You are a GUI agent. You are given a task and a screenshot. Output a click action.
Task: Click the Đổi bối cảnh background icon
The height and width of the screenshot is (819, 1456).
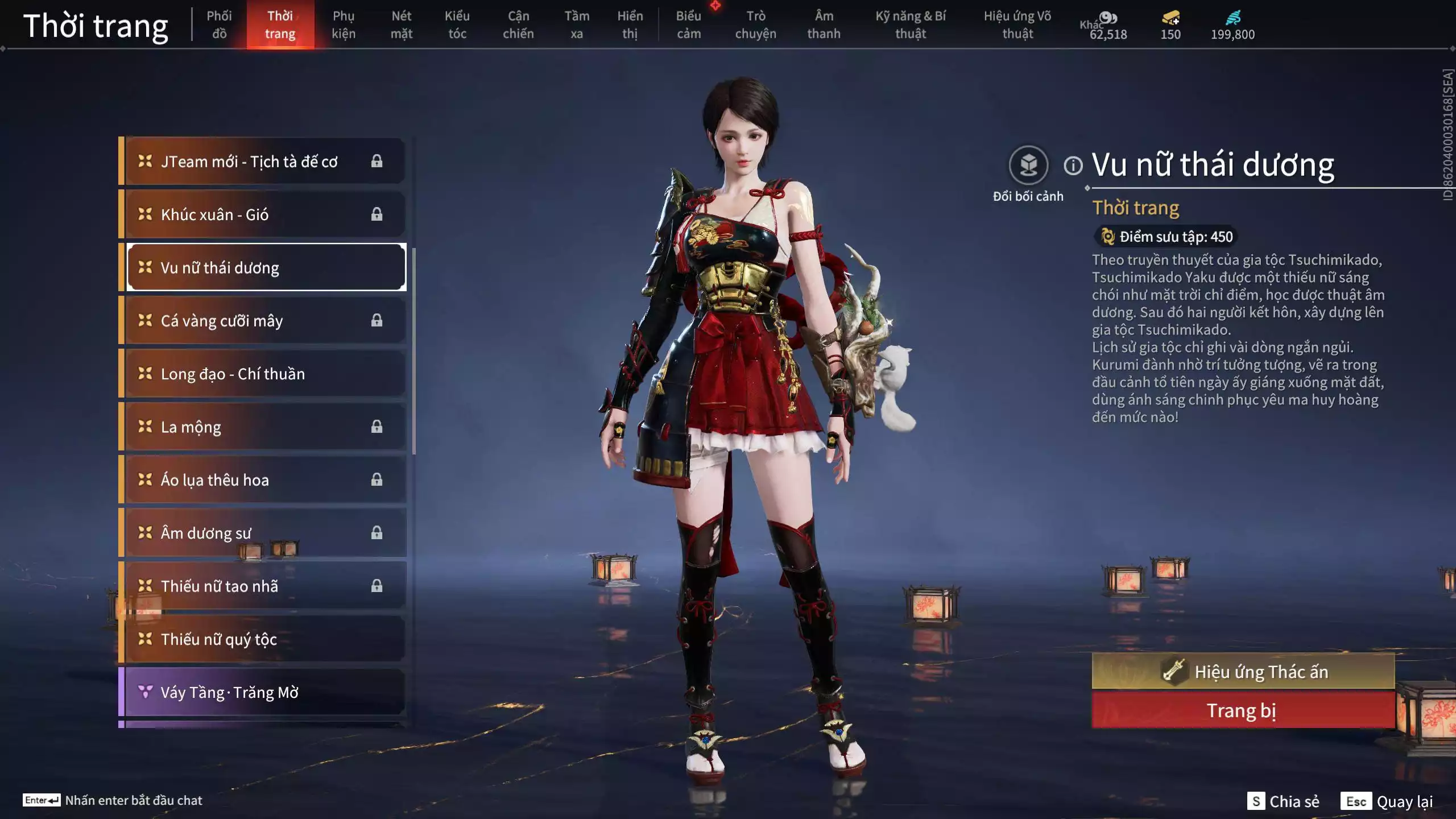[x=1028, y=166]
